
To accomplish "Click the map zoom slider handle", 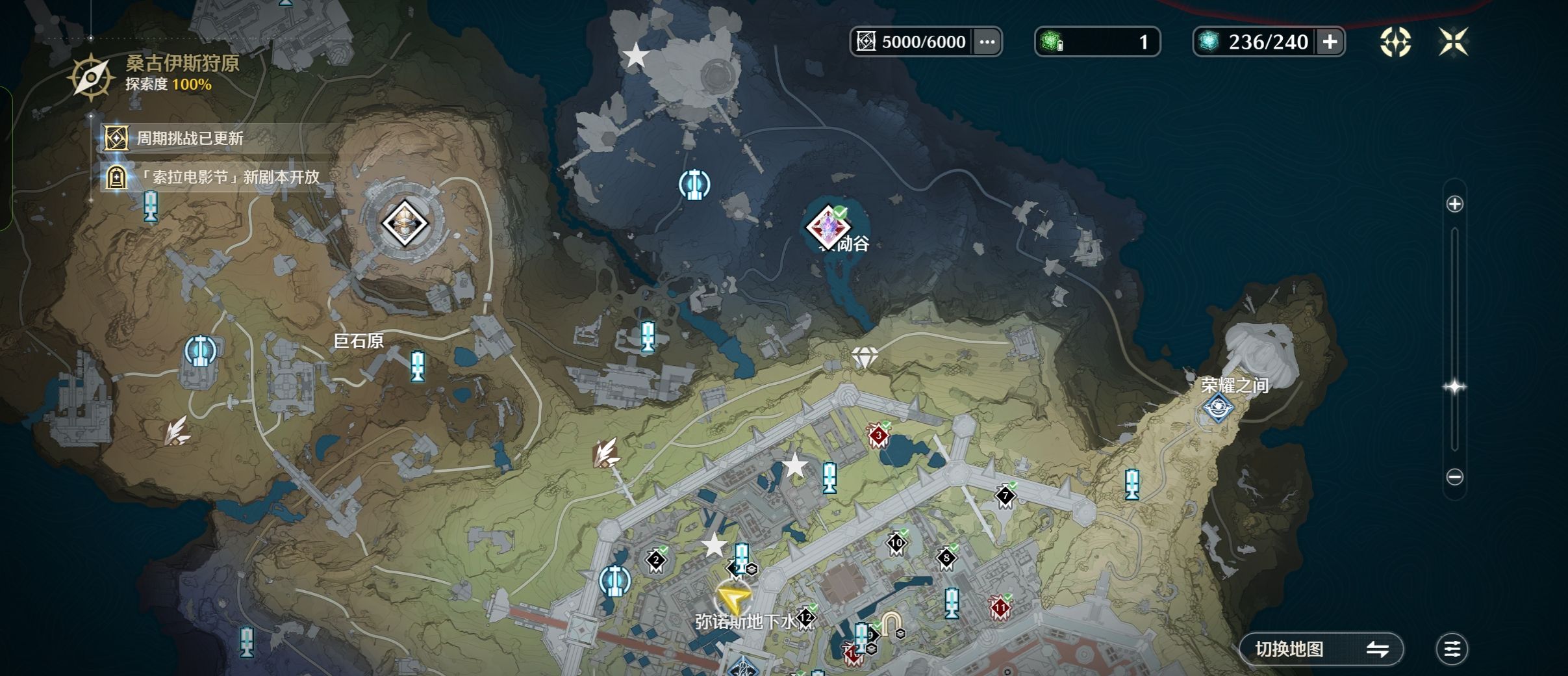I will tap(1454, 387).
